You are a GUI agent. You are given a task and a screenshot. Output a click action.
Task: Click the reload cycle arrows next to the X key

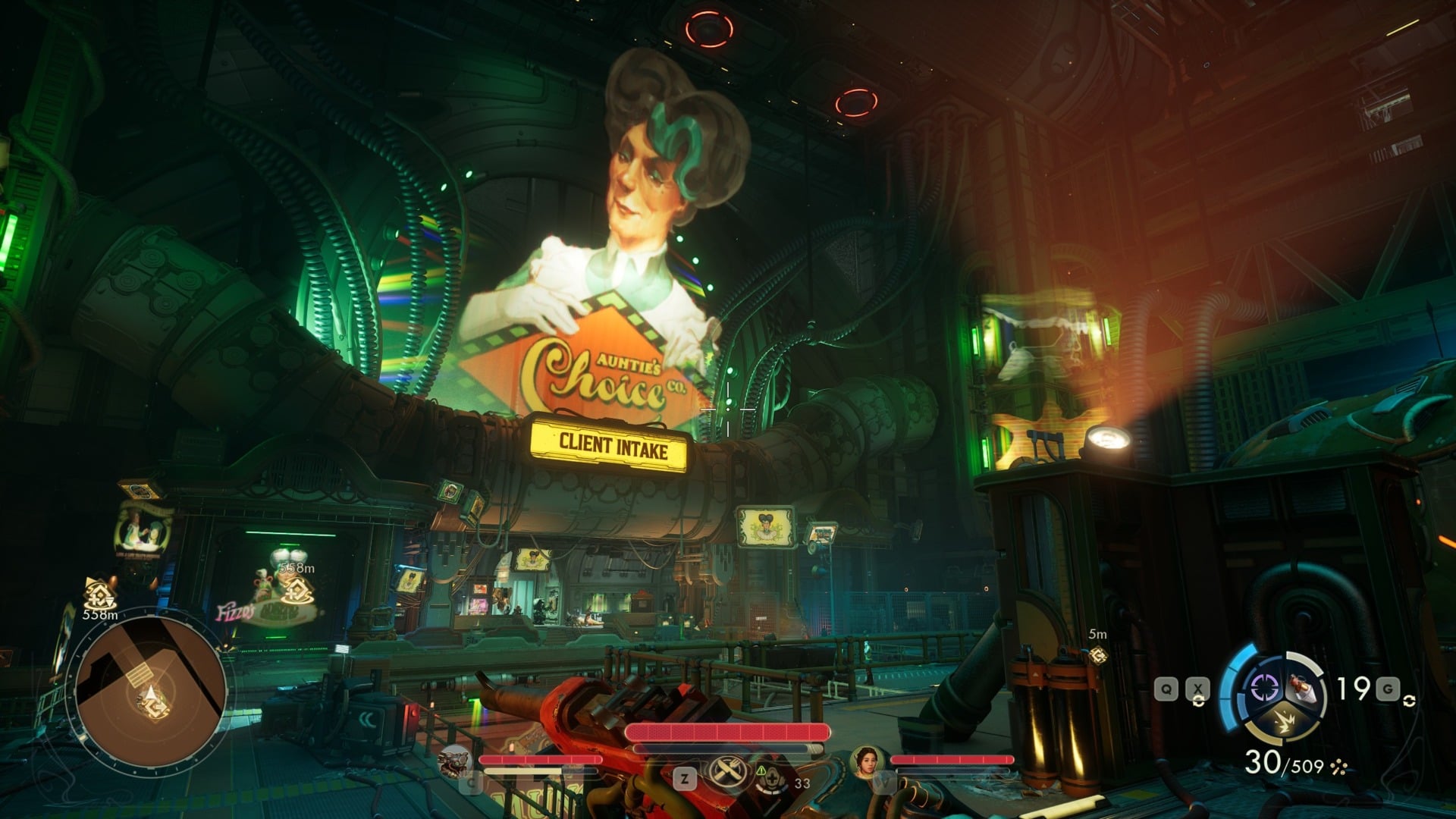(x=1199, y=700)
